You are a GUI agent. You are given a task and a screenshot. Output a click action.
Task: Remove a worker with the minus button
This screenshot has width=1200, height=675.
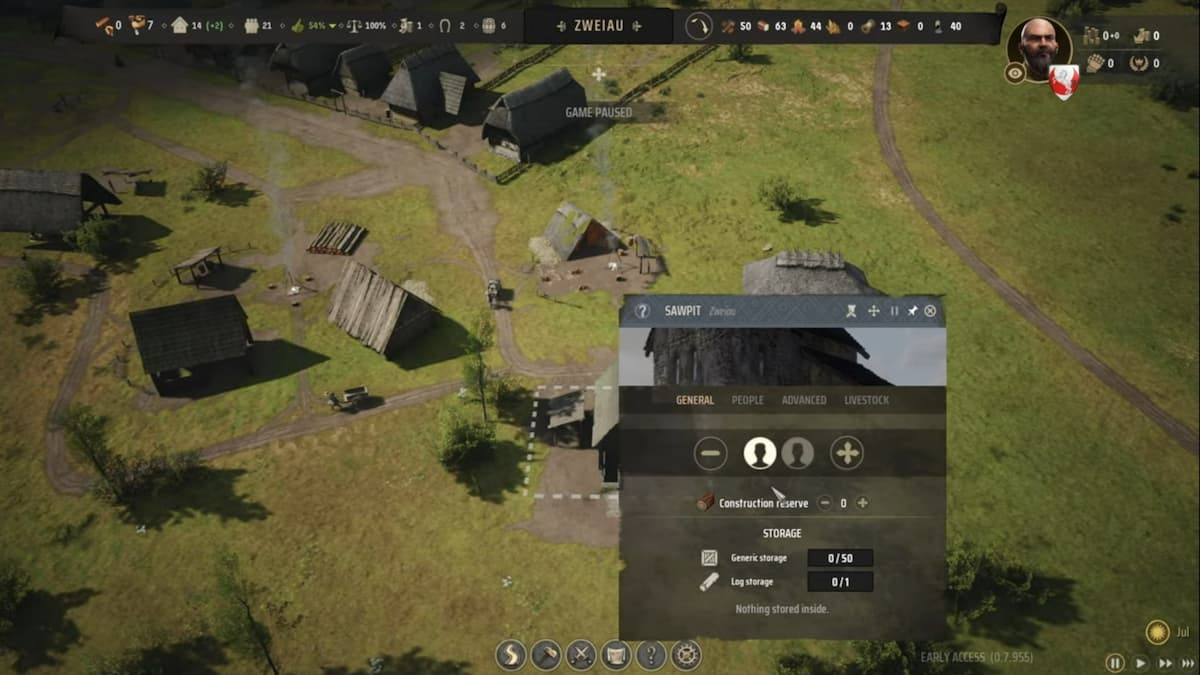tap(711, 453)
